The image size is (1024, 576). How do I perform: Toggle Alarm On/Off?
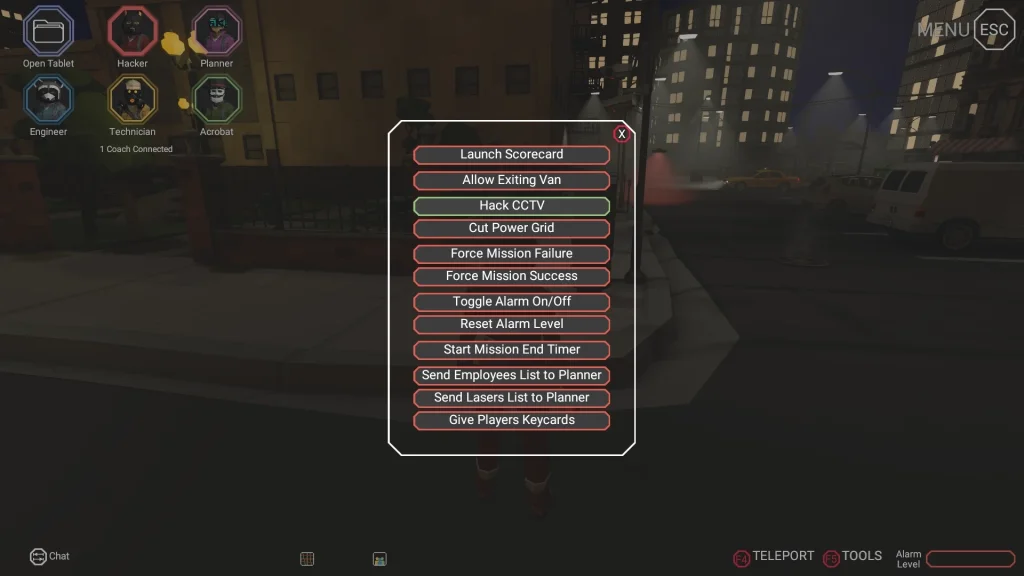click(x=511, y=302)
